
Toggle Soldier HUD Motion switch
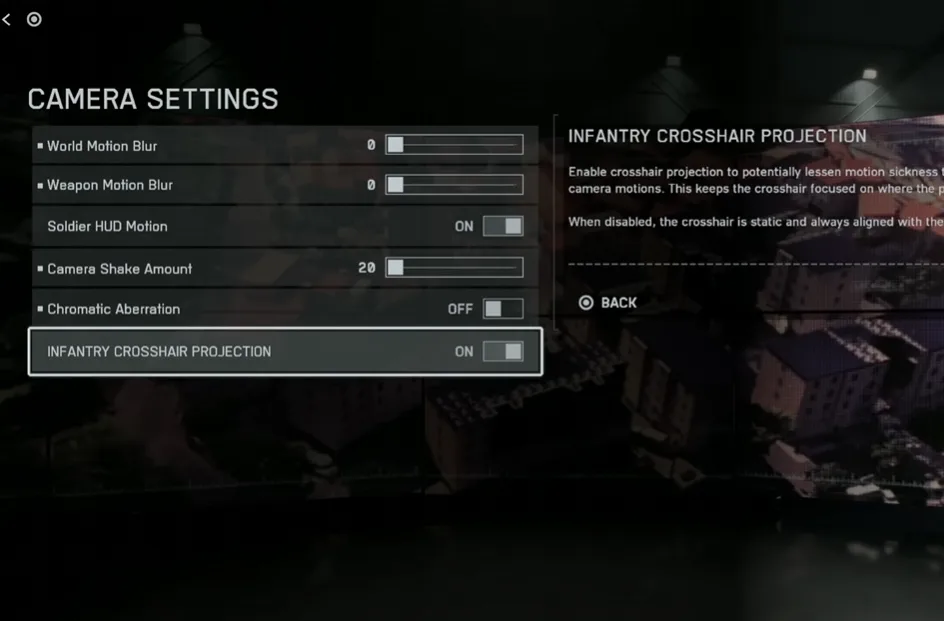(502, 227)
